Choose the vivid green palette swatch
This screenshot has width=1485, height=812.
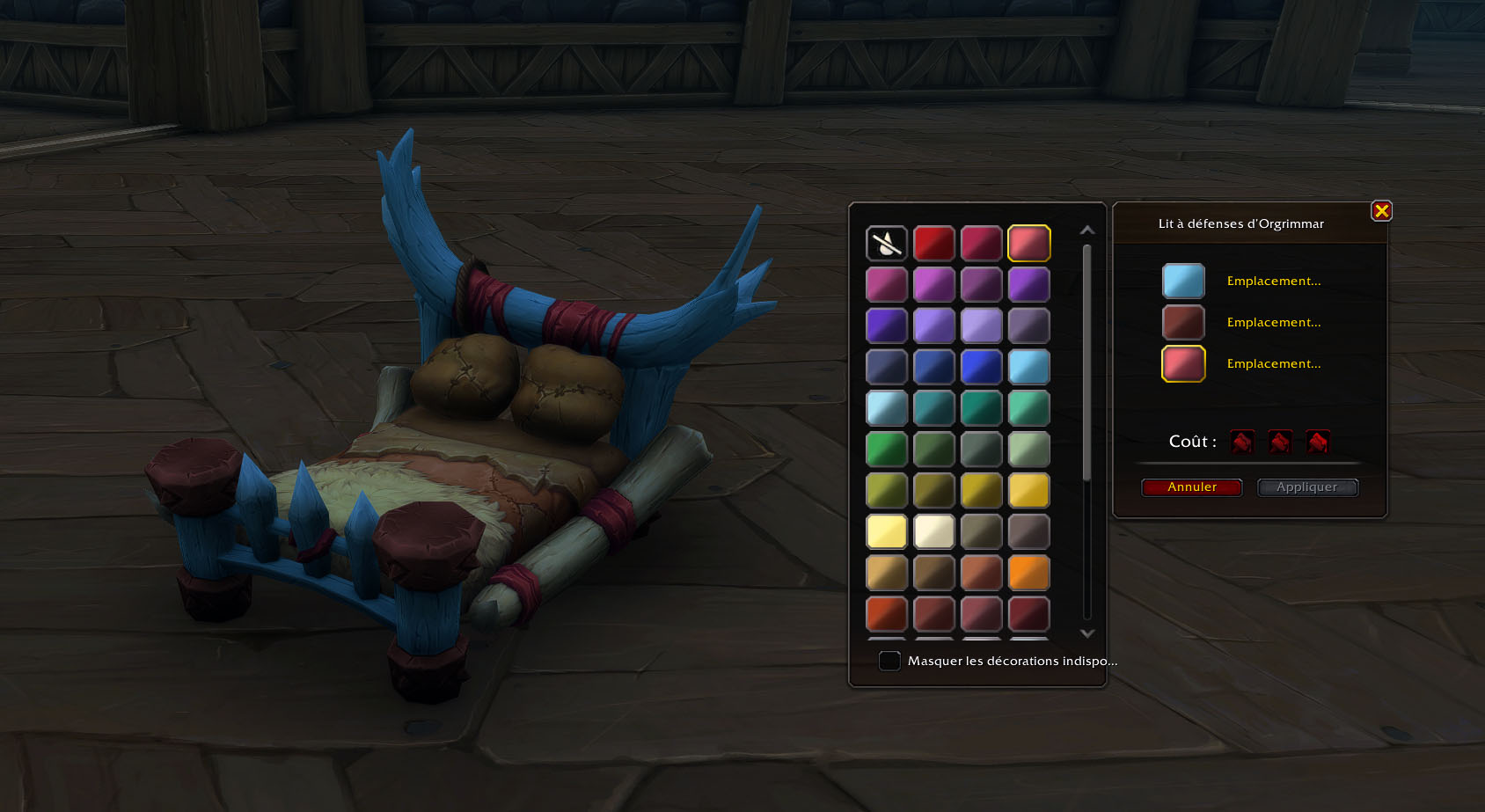pos(887,450)
